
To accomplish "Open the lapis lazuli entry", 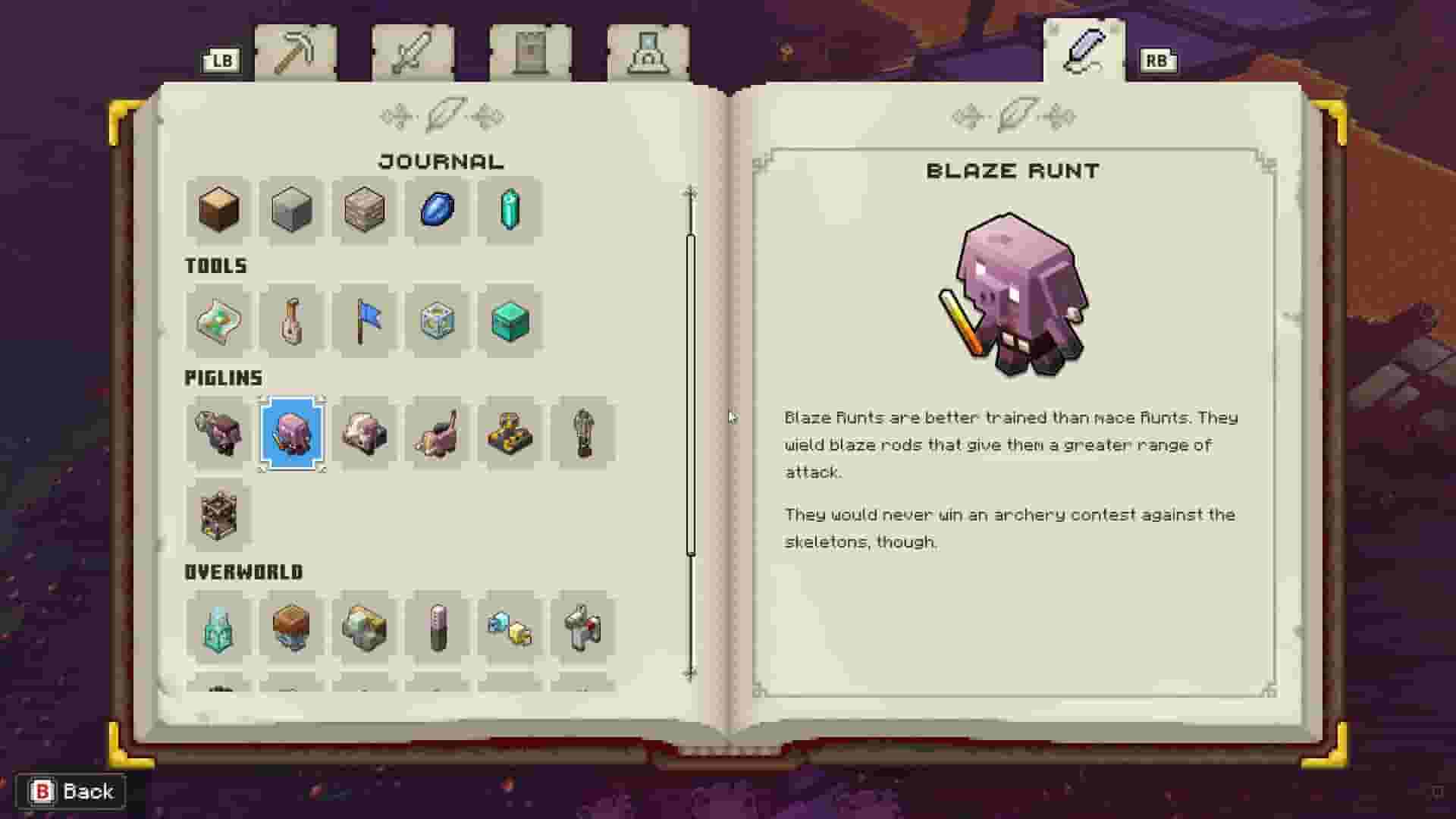I will (437, 211).
